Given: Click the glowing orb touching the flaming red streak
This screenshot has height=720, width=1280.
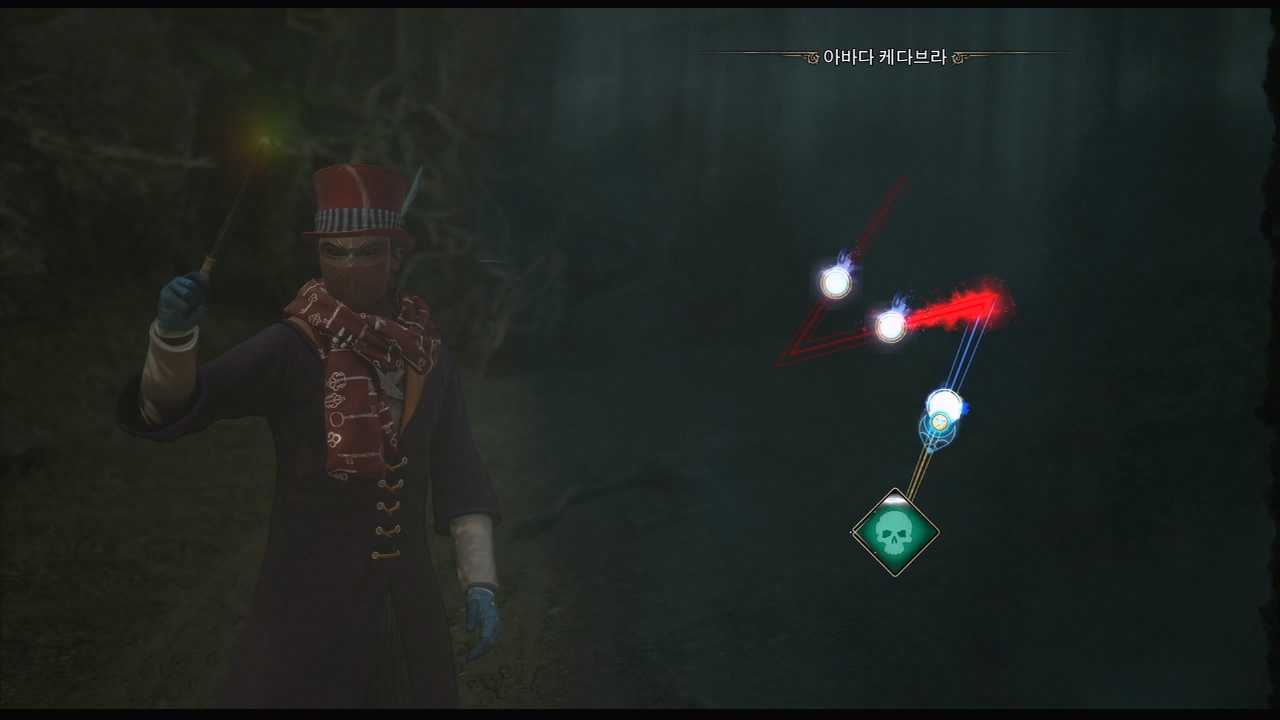Looking at the screenshot, I should click(890, 325).
